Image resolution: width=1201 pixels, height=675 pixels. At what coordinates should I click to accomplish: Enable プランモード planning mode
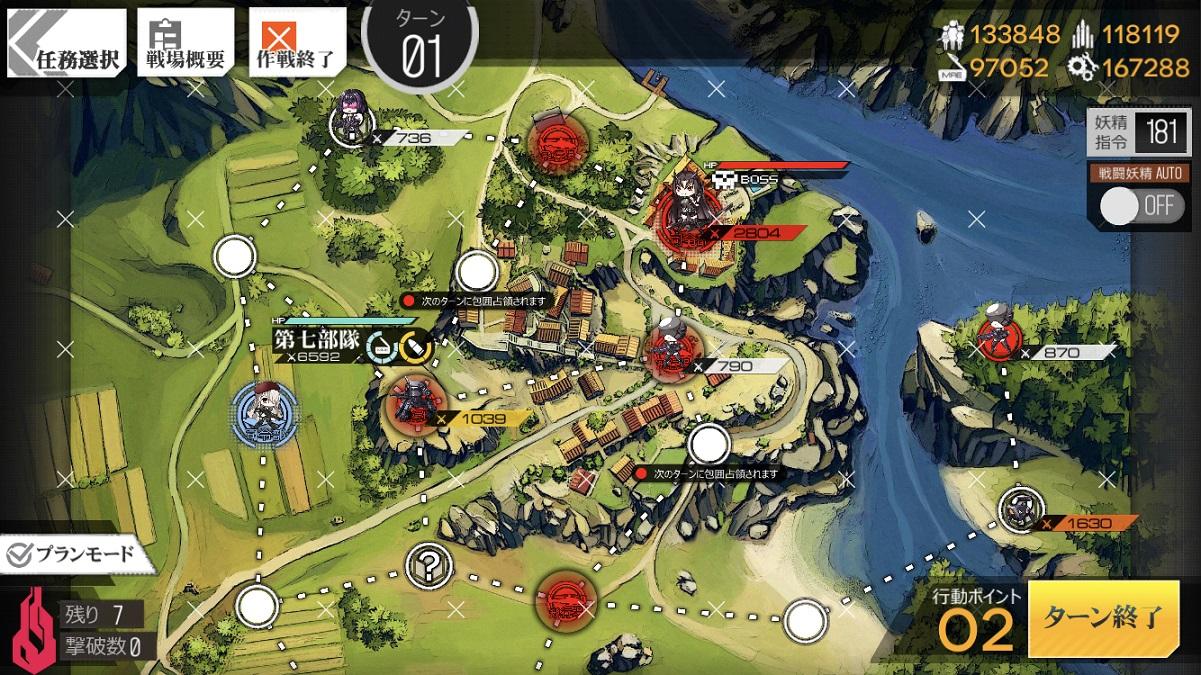pos(68,554)
